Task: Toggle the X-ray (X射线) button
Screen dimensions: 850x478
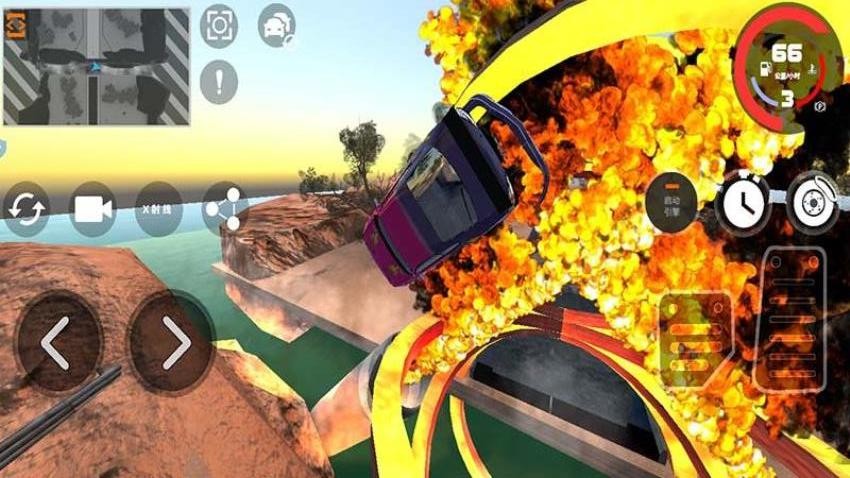Action: point(158,209)
